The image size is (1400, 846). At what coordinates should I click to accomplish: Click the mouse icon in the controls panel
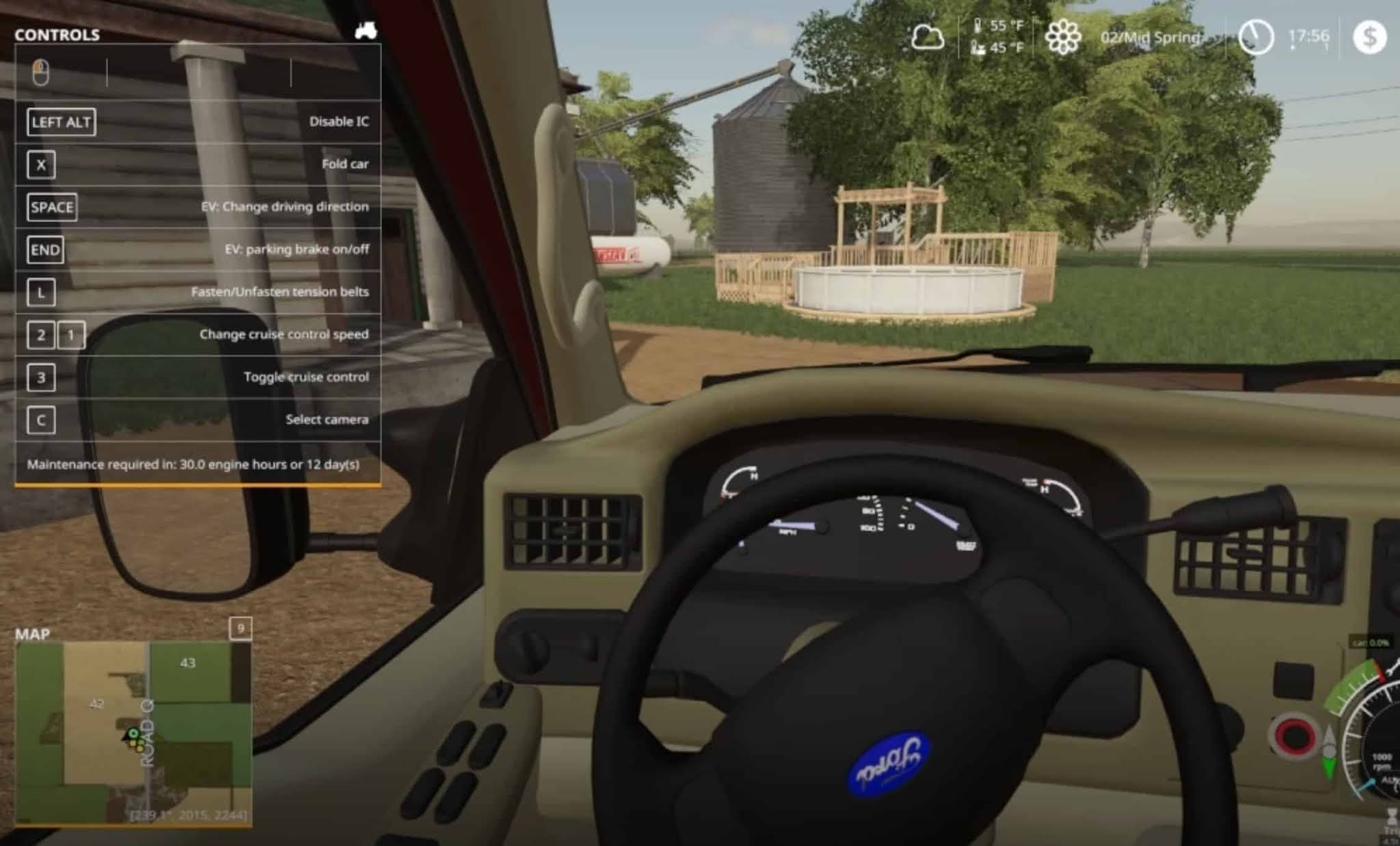tap(42, 70)
